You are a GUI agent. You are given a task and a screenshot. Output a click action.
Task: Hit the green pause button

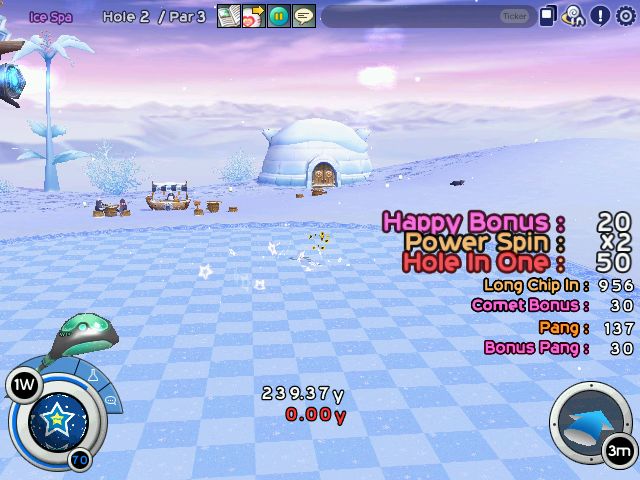pyautogui.click(x=279, y=16)
